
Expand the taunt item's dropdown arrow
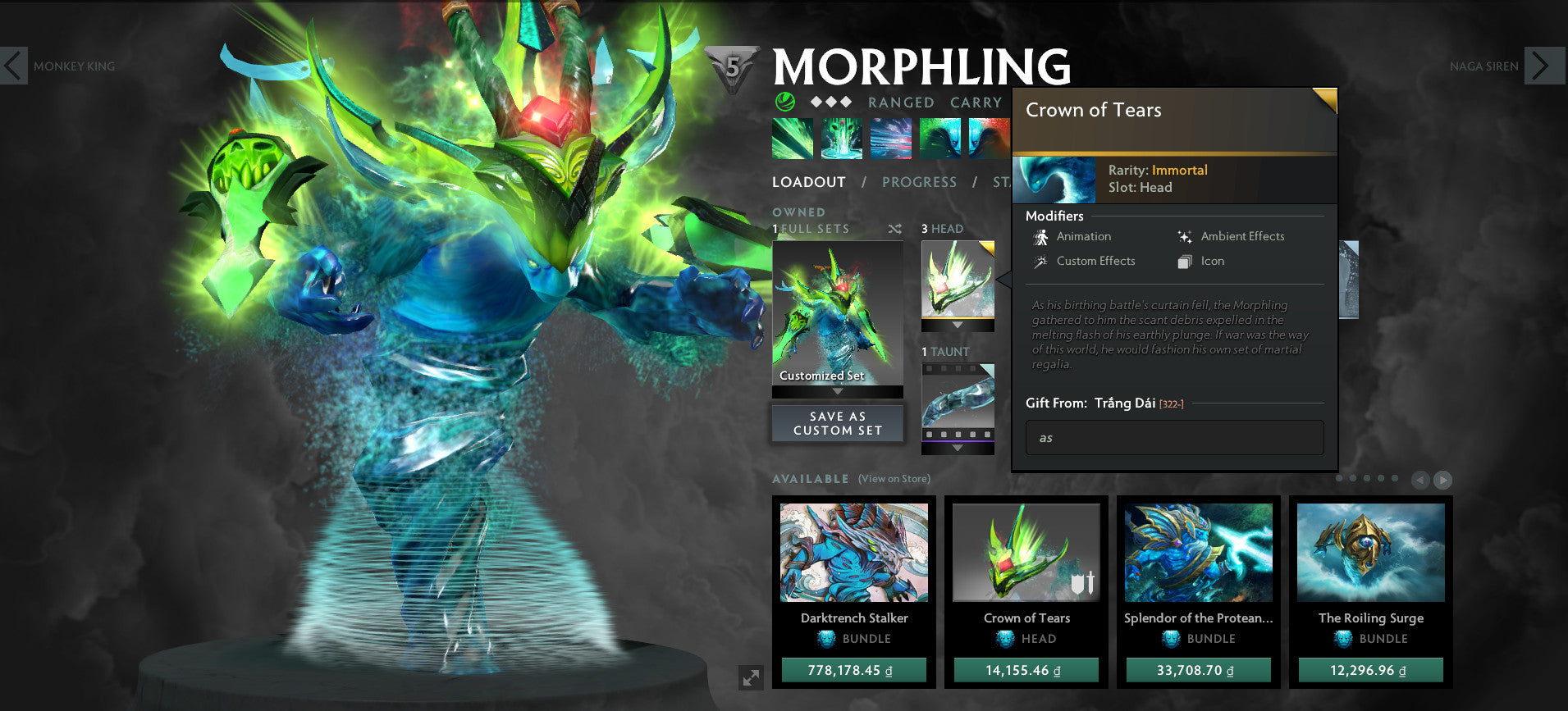(957, 449)
